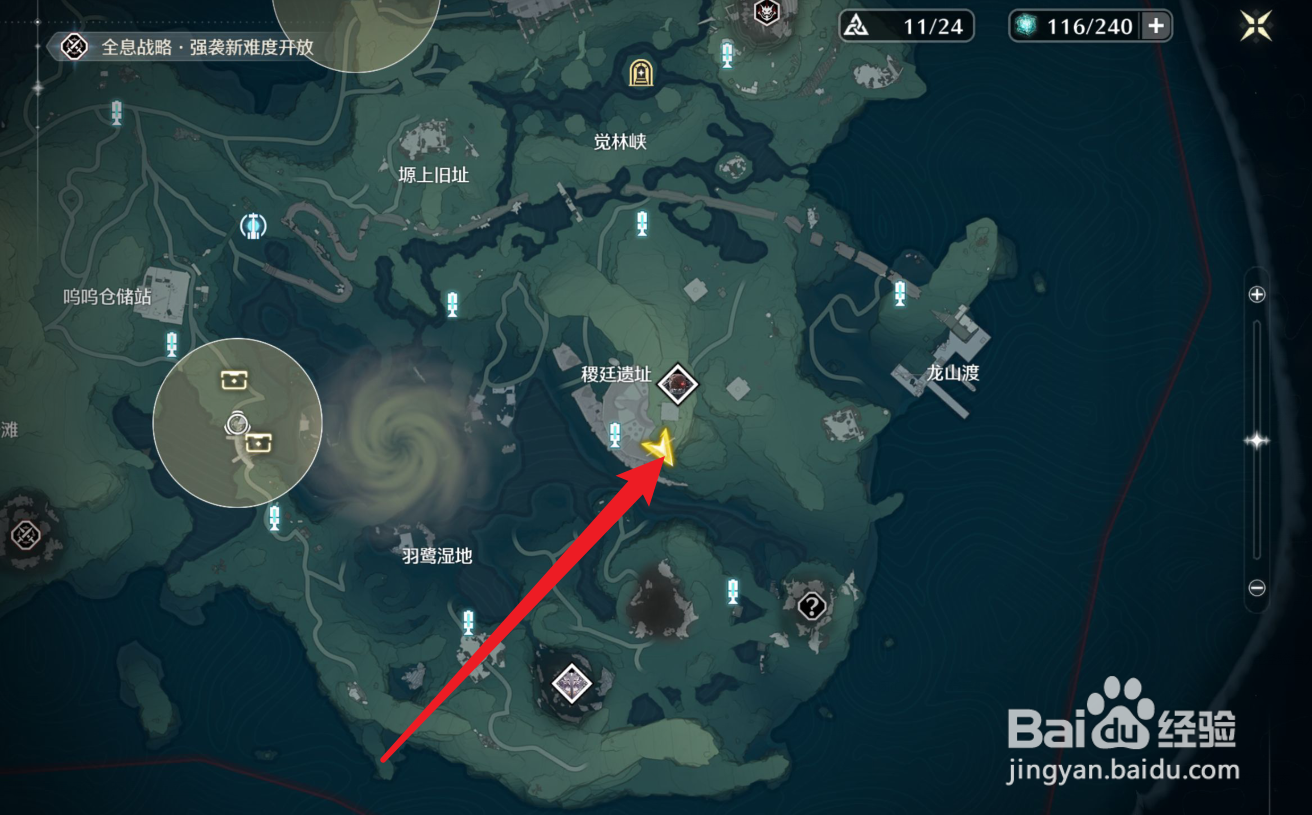Screen dimensions: 1312x815
Task: Select the teleport beacon near 羽鹭湿地
Action: click(466, 620)
